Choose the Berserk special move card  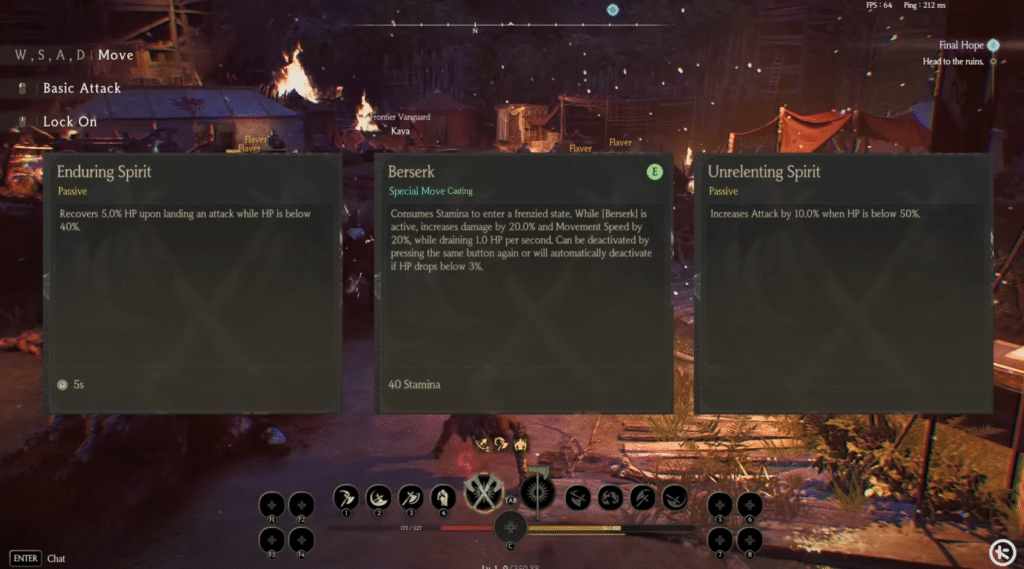click(523, 282)
